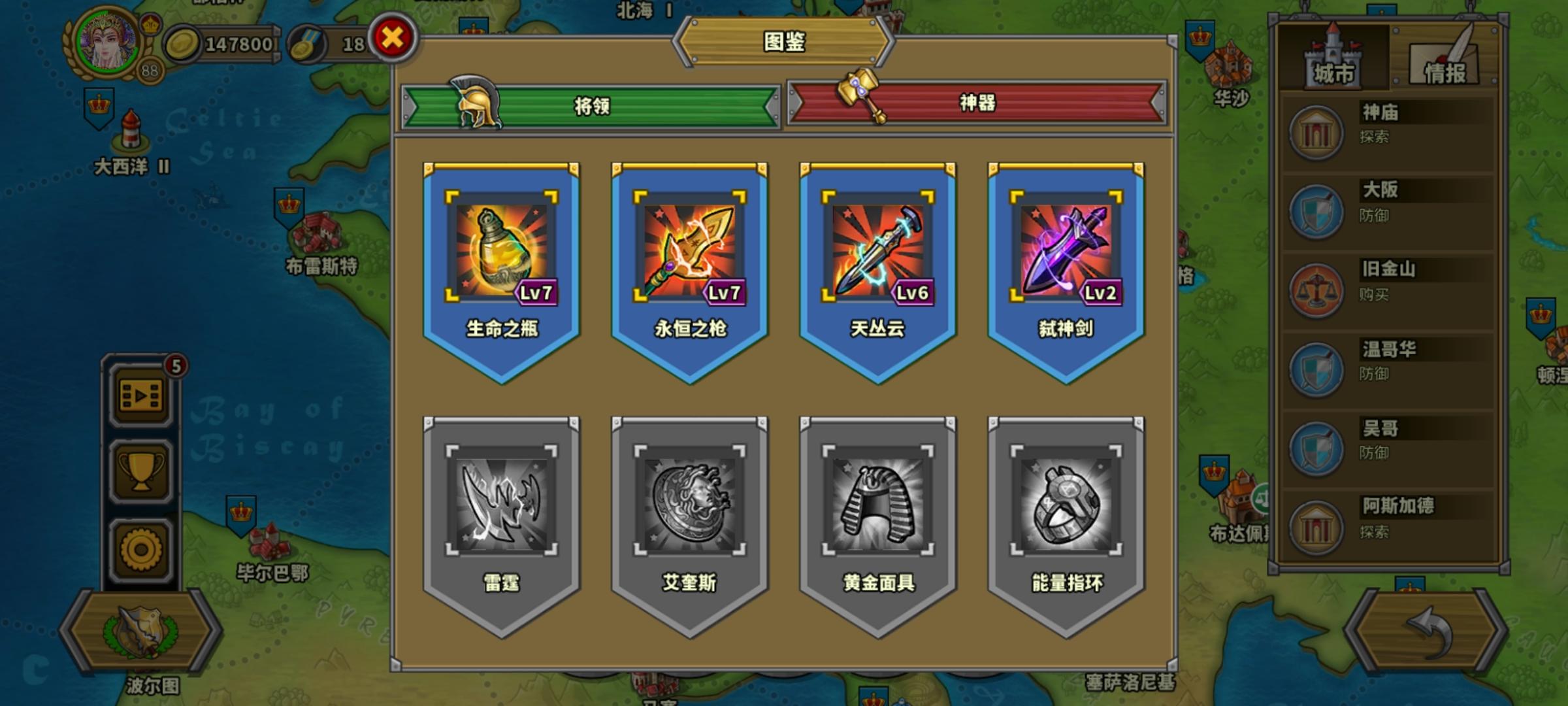
Task: Select the trophy achievements icon
Action: click(x=139, y=469)
